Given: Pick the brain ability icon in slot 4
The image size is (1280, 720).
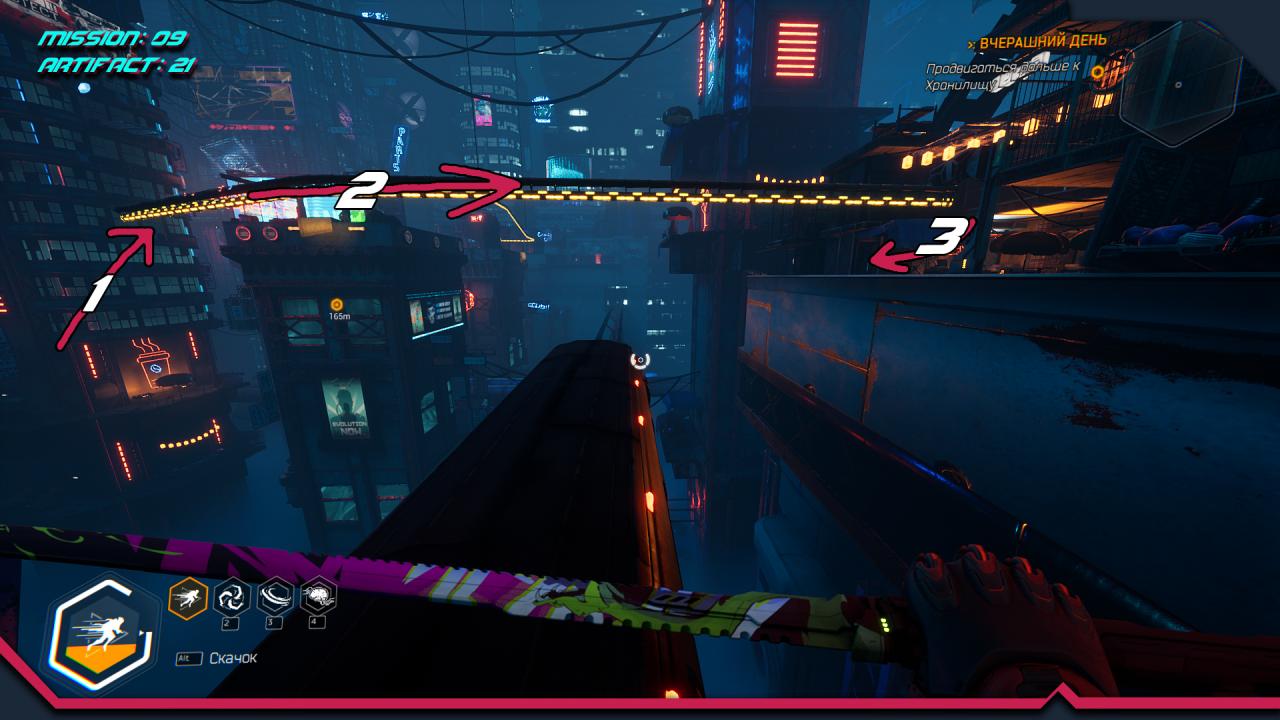Looking at the screenshot, I should pos(318,597).
